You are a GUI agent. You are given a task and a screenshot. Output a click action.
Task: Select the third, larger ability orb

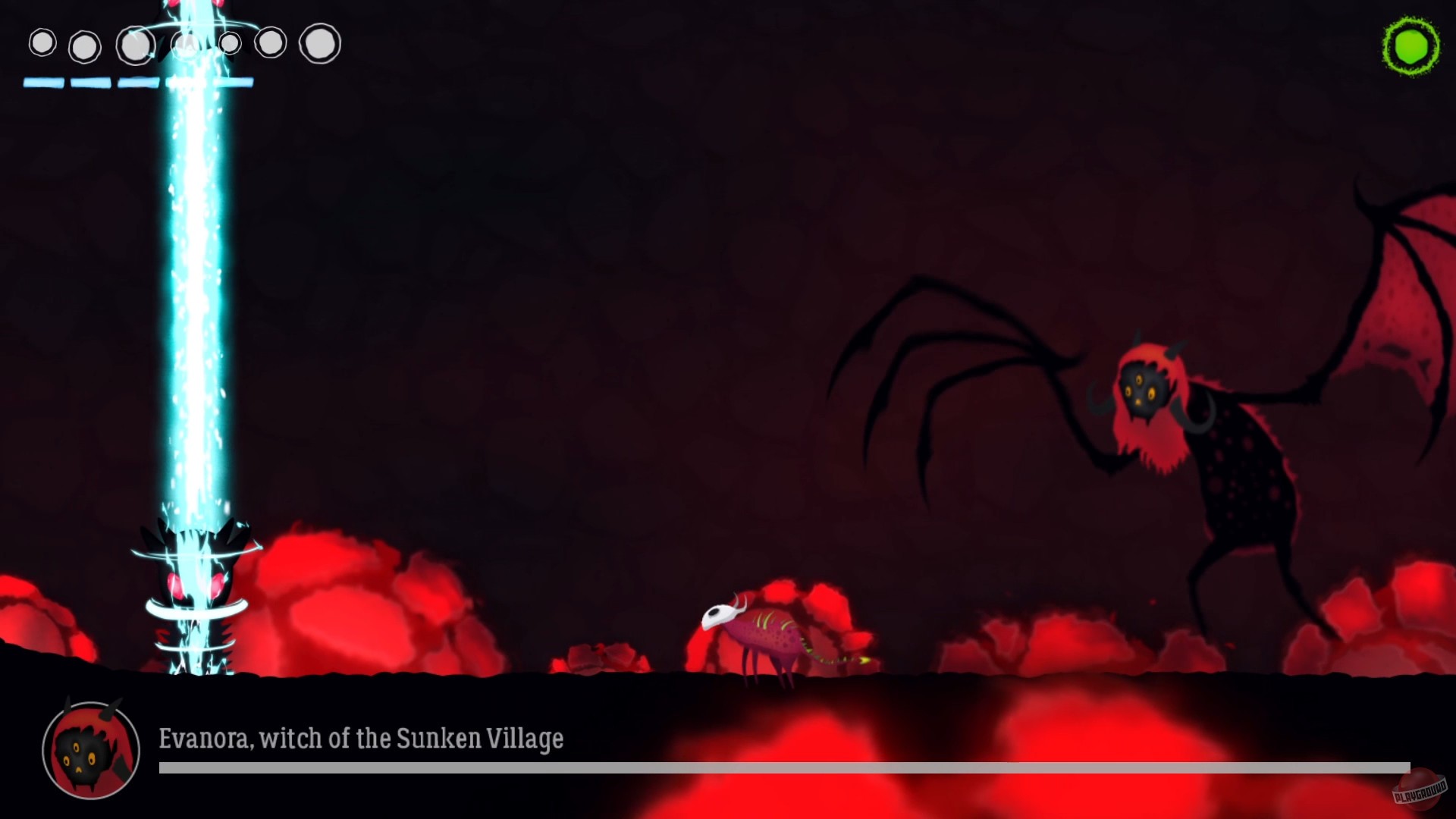pos(134,43)
